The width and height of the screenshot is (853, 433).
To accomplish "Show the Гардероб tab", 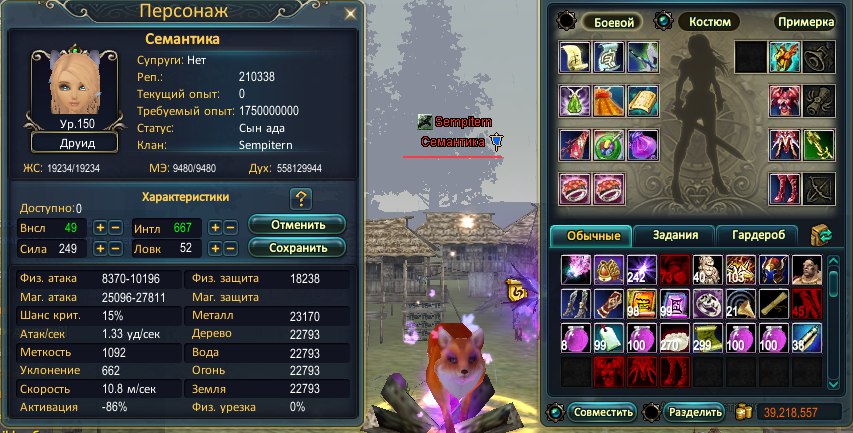I will pos(759,236).
